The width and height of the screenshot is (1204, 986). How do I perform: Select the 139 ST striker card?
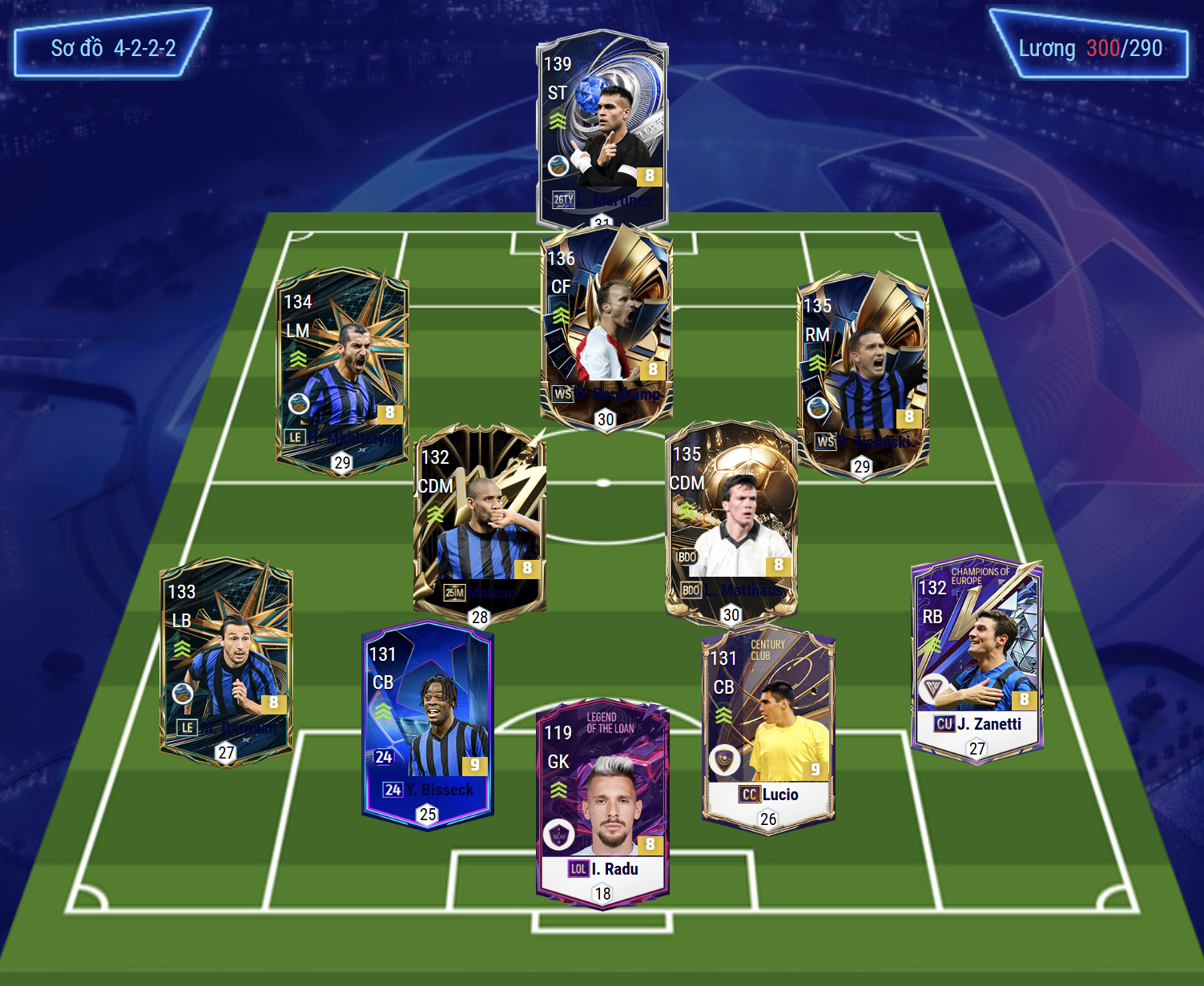click(602, 128)
